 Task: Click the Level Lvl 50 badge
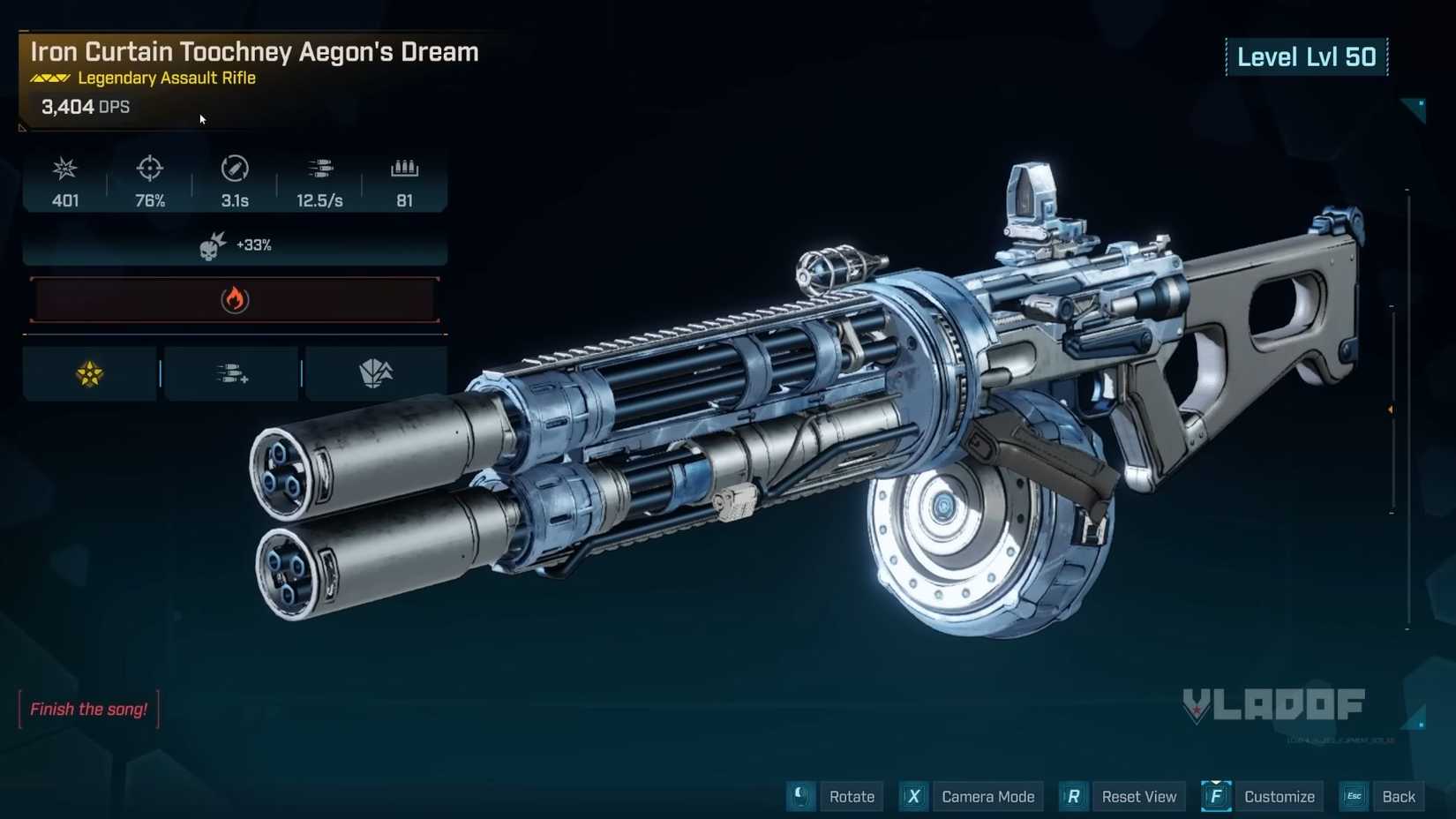[x=1307, y=56]
